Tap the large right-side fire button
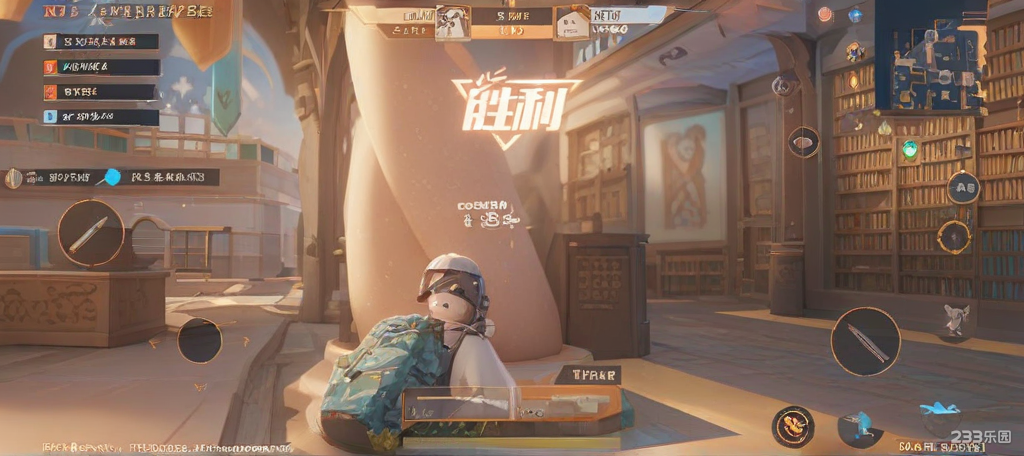The image size is (1024, 456). click(x=865, y=341)
